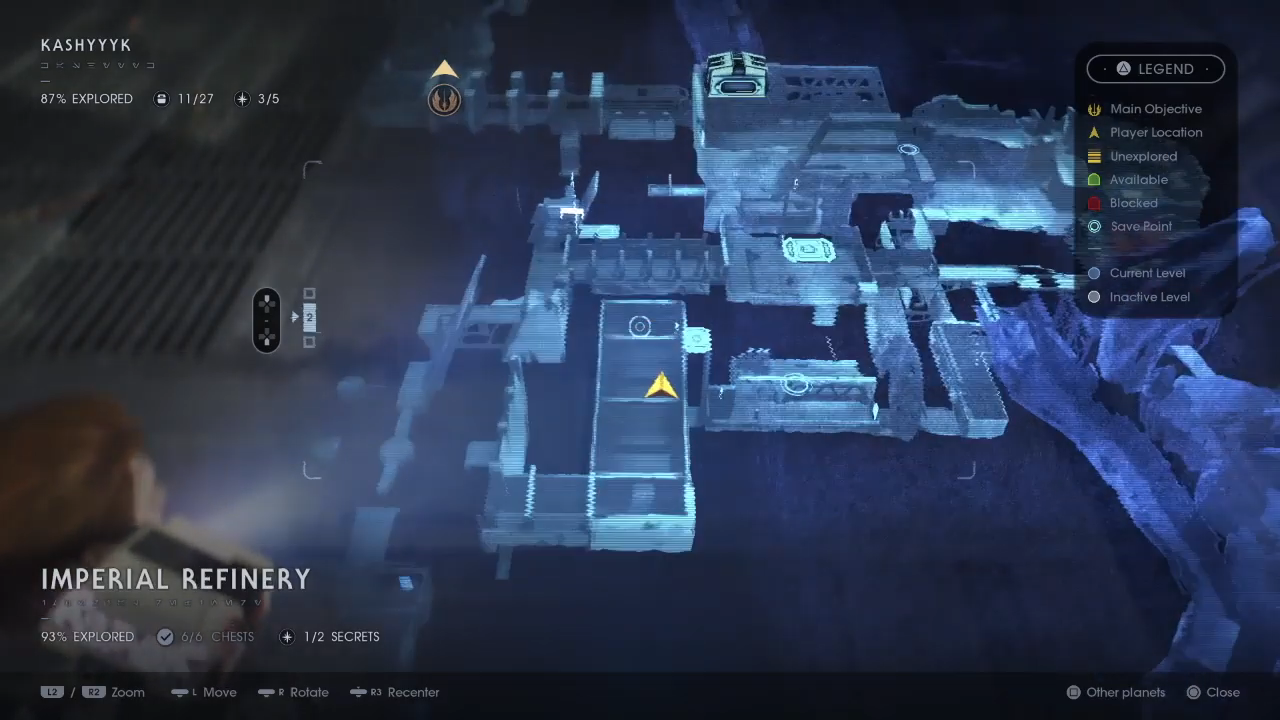
Task: Click the Jedi meditation objective marker on the map
Action: pyautogui.click(x=444, y=99)
